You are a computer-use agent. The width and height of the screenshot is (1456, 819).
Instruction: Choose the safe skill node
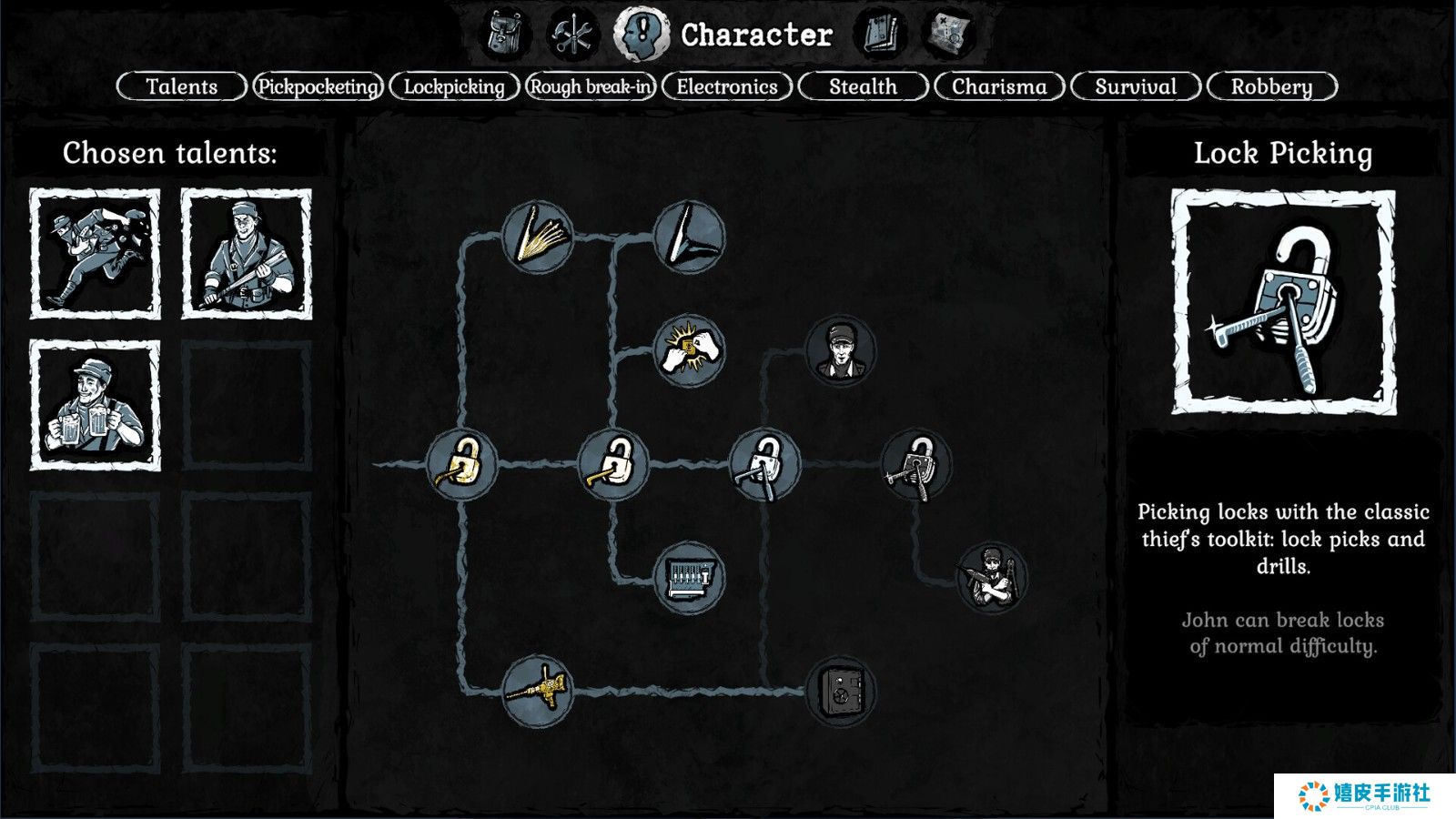point(841,692)
